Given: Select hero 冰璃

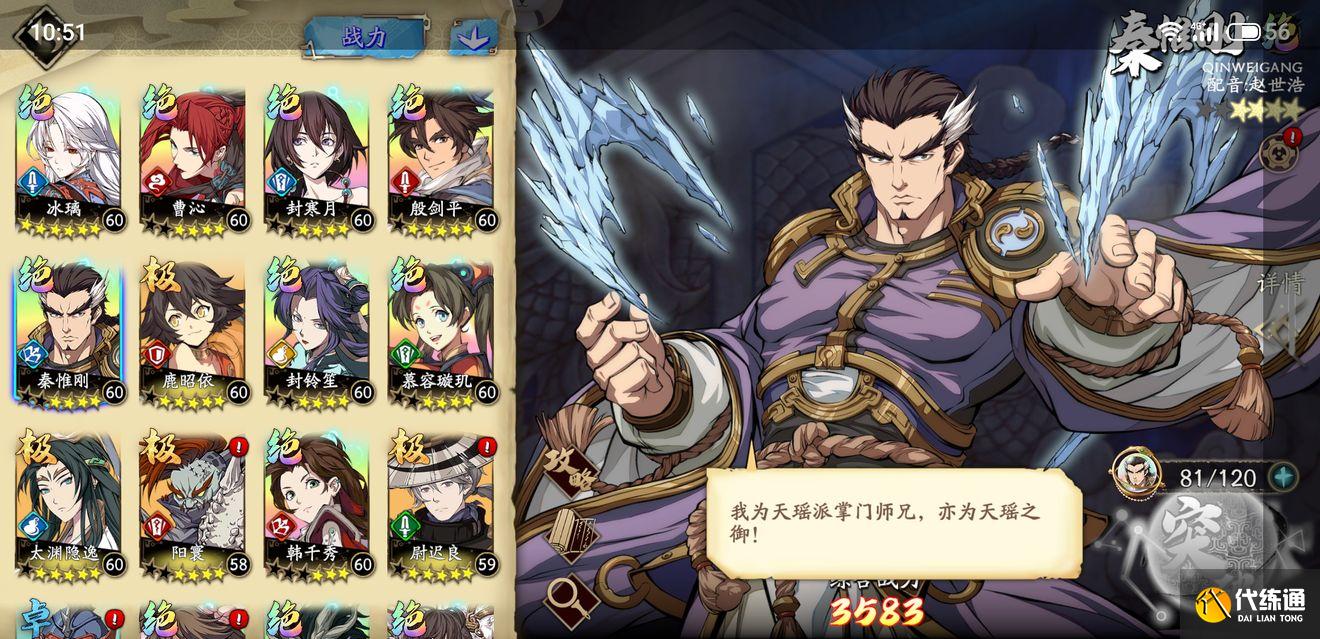Looking at the screenshot, I should 68,160.
